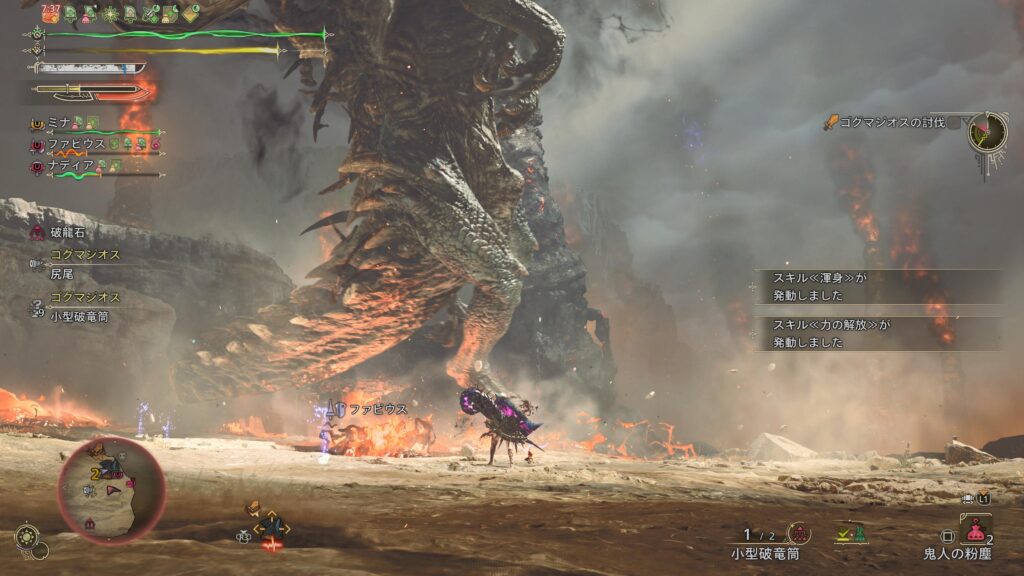Select party member ナディア in the list
The image size is (1024, 576).
70,165
